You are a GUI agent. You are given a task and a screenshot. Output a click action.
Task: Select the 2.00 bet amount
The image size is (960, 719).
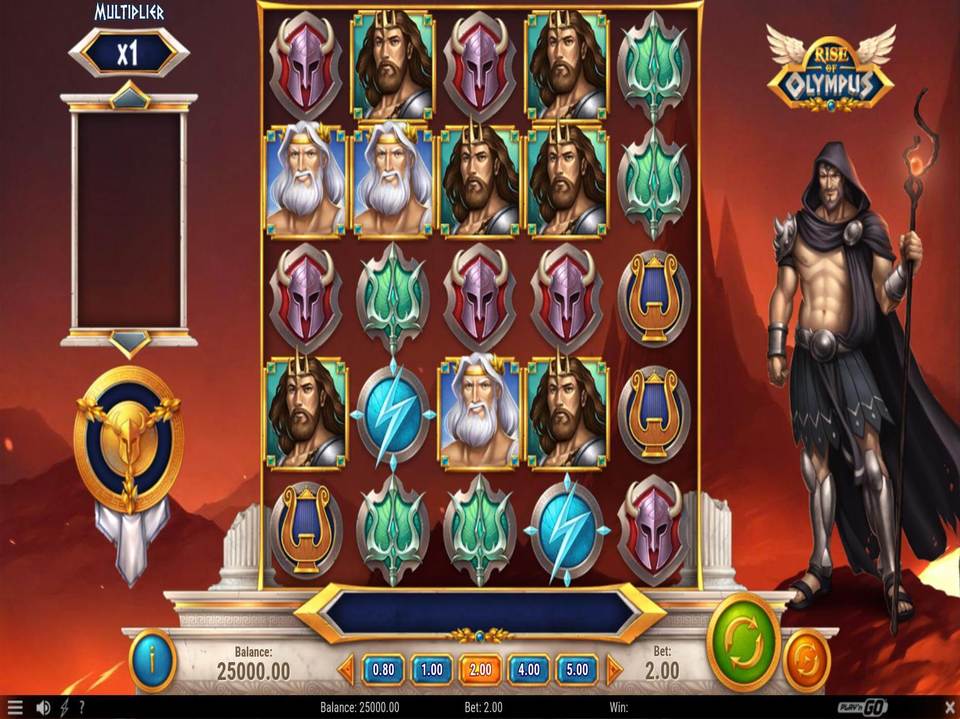click(x=479, y=669)
